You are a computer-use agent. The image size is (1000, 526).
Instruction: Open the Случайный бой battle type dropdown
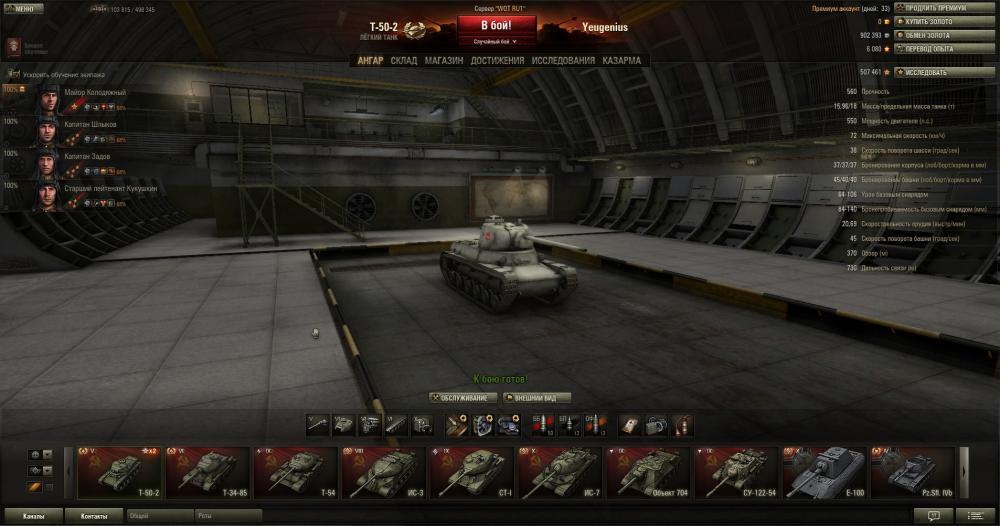click(x=496, y=42)
